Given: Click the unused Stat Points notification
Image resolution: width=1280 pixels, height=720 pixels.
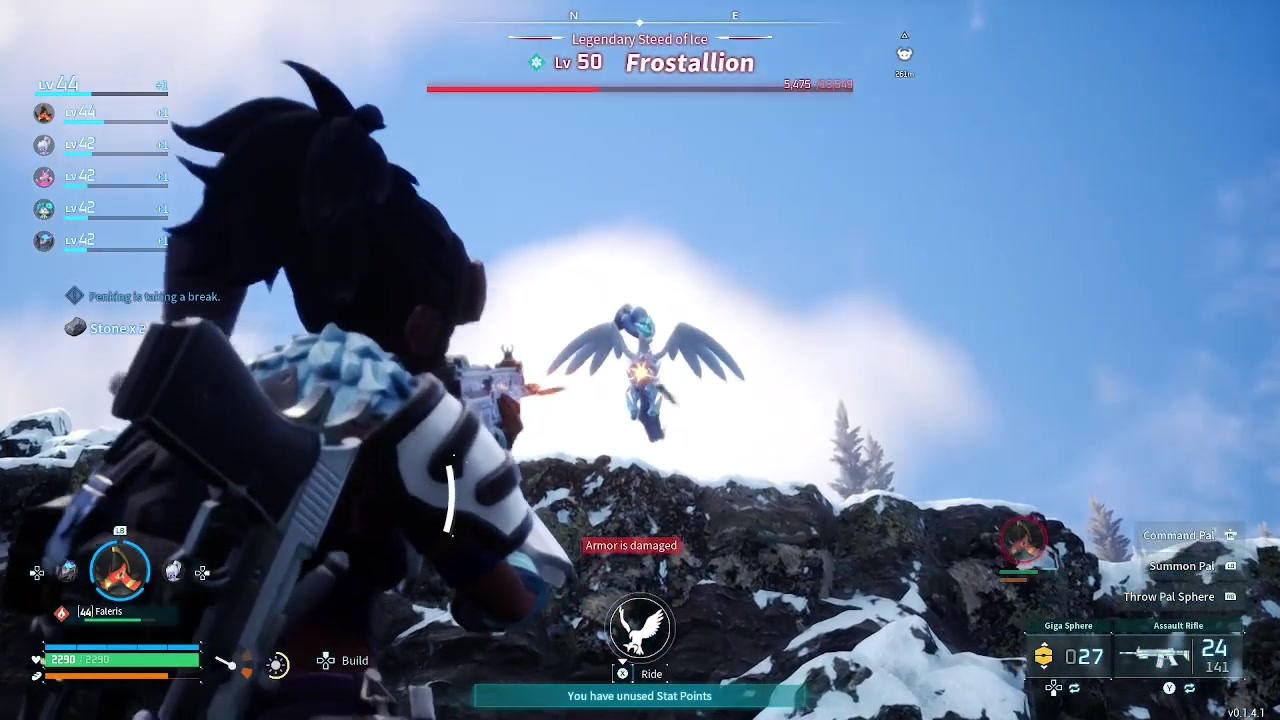Looking at the screenshot, I should (x=639, y=696).
